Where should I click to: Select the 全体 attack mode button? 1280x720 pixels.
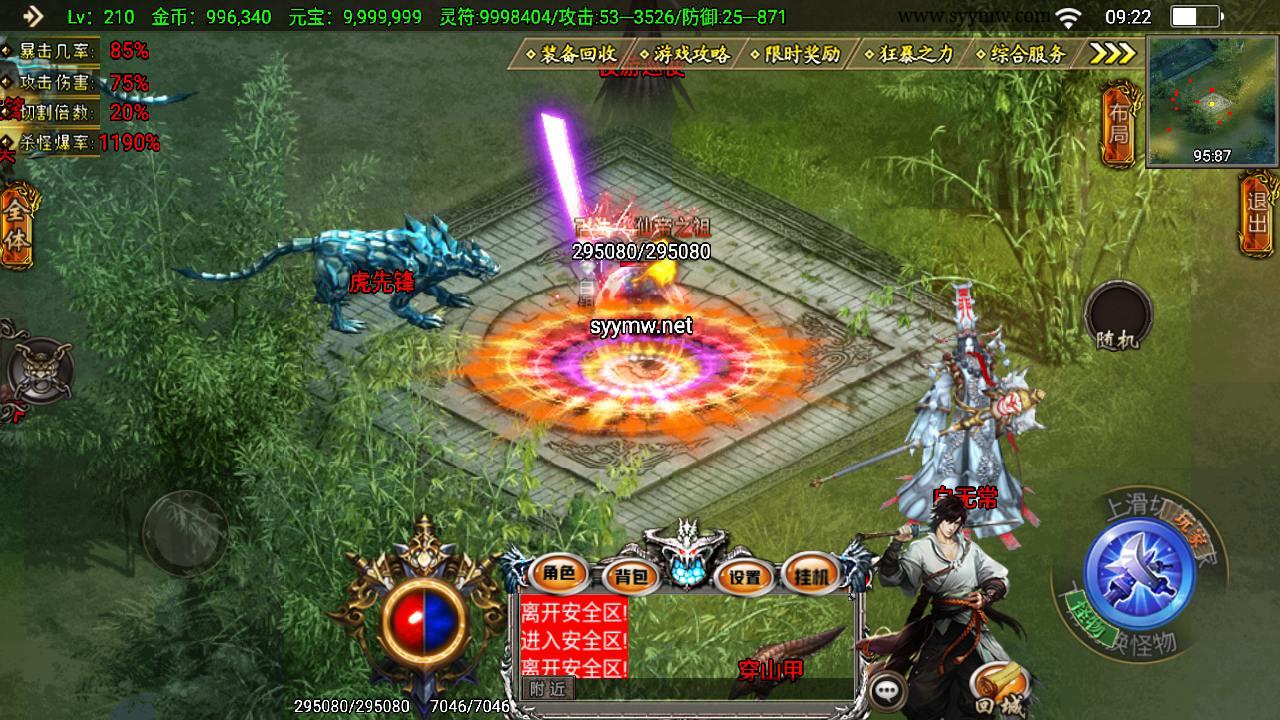[18, 227]
